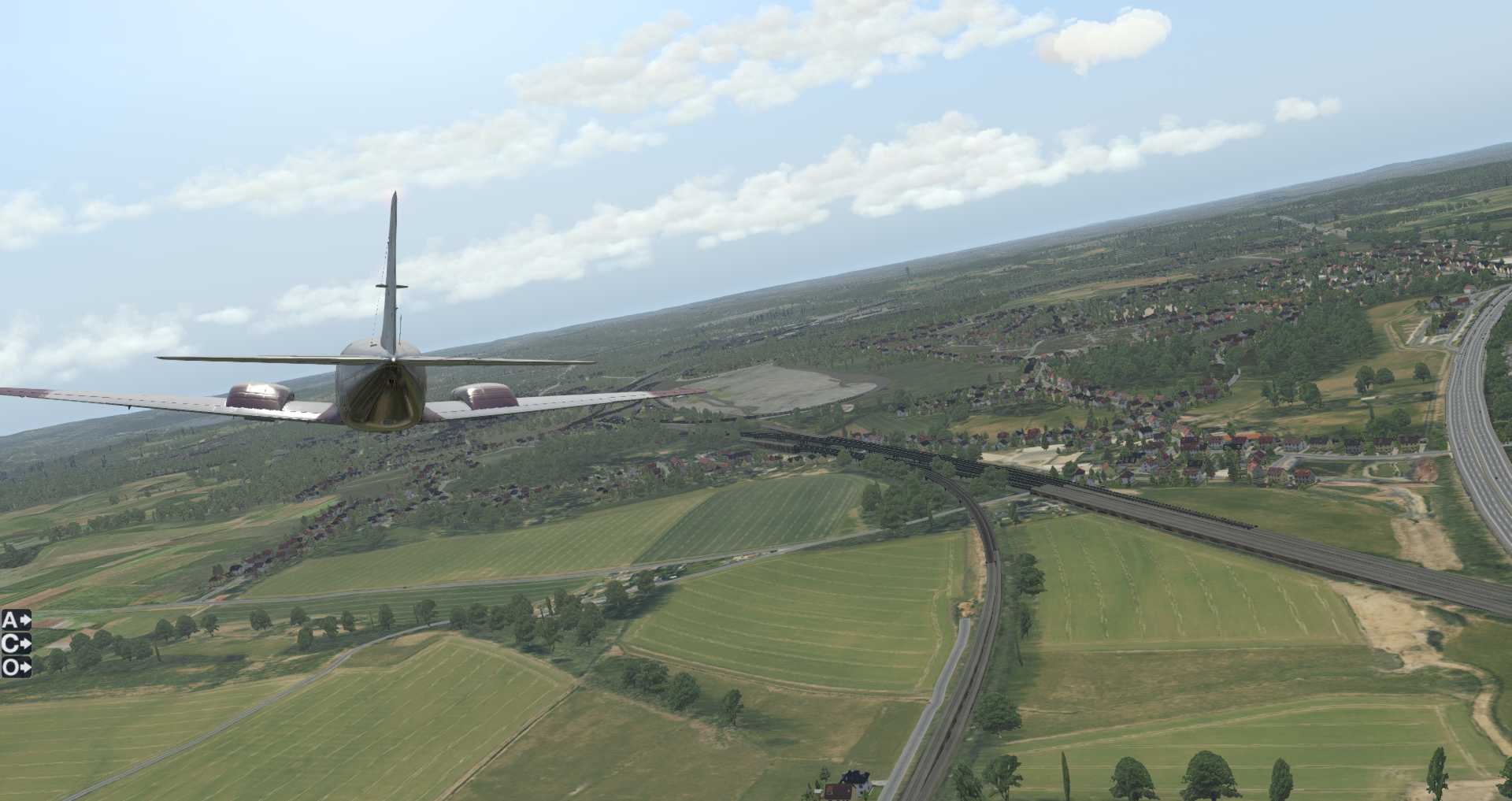Viewport: 1512px width, 801px height.
Task: Expand the O arrow panel tab
Action: pyautogui.click(x=16, y=668)
